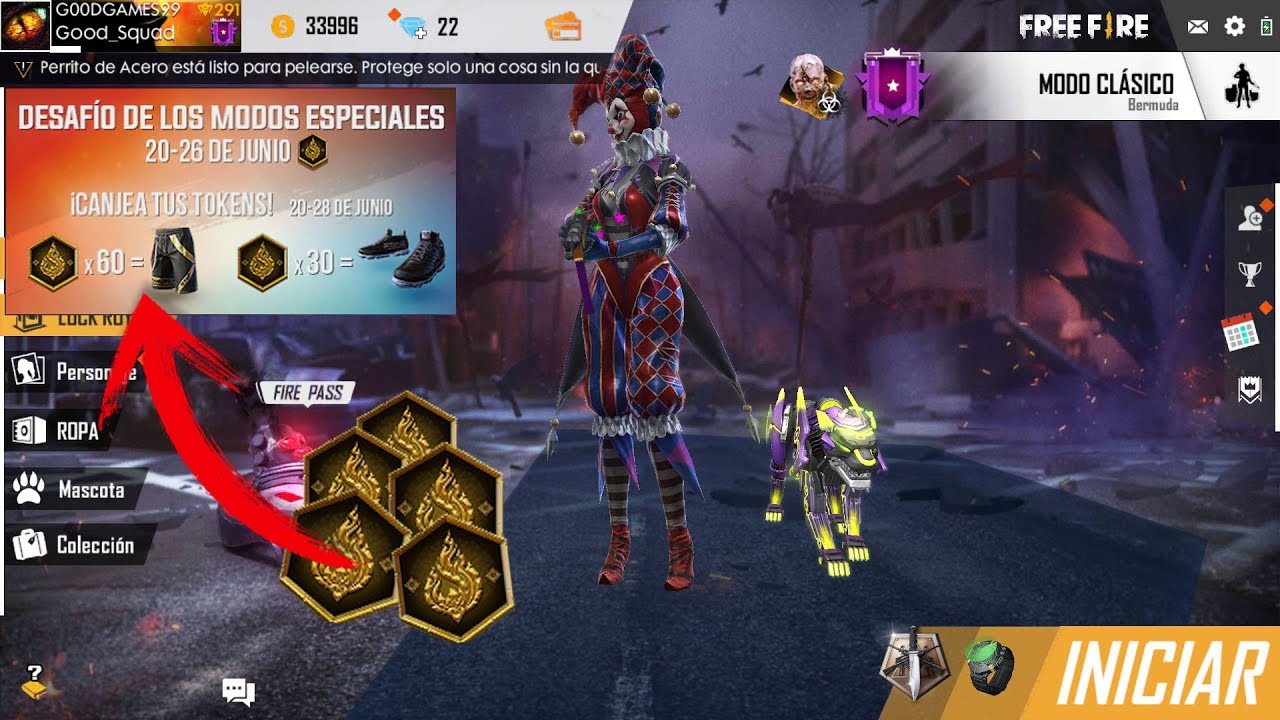Open the Desafío de los Modos Especiales banner
This screenshot has height=720, width=1280.
230,200
